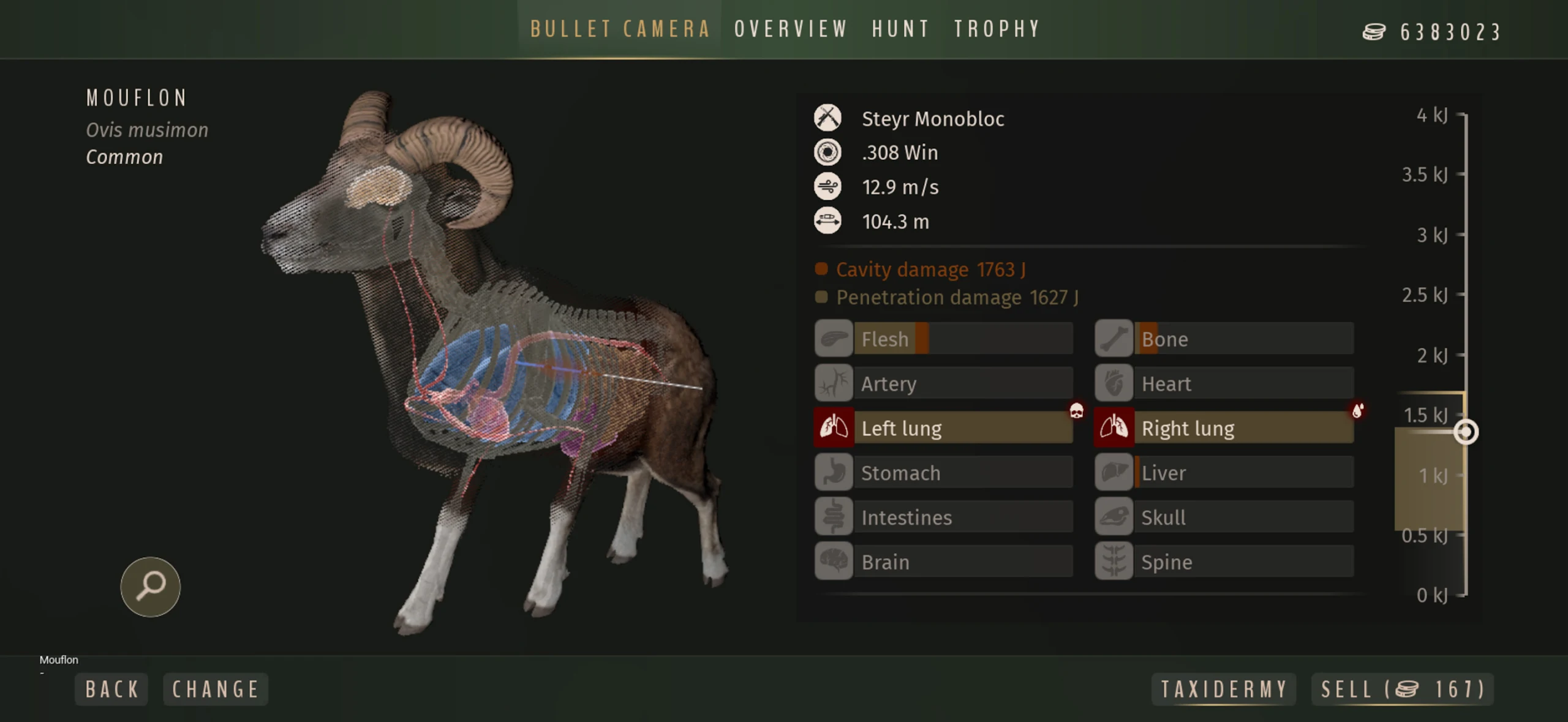Select the Left lung organ row
1568x722 pixels.
944,428
